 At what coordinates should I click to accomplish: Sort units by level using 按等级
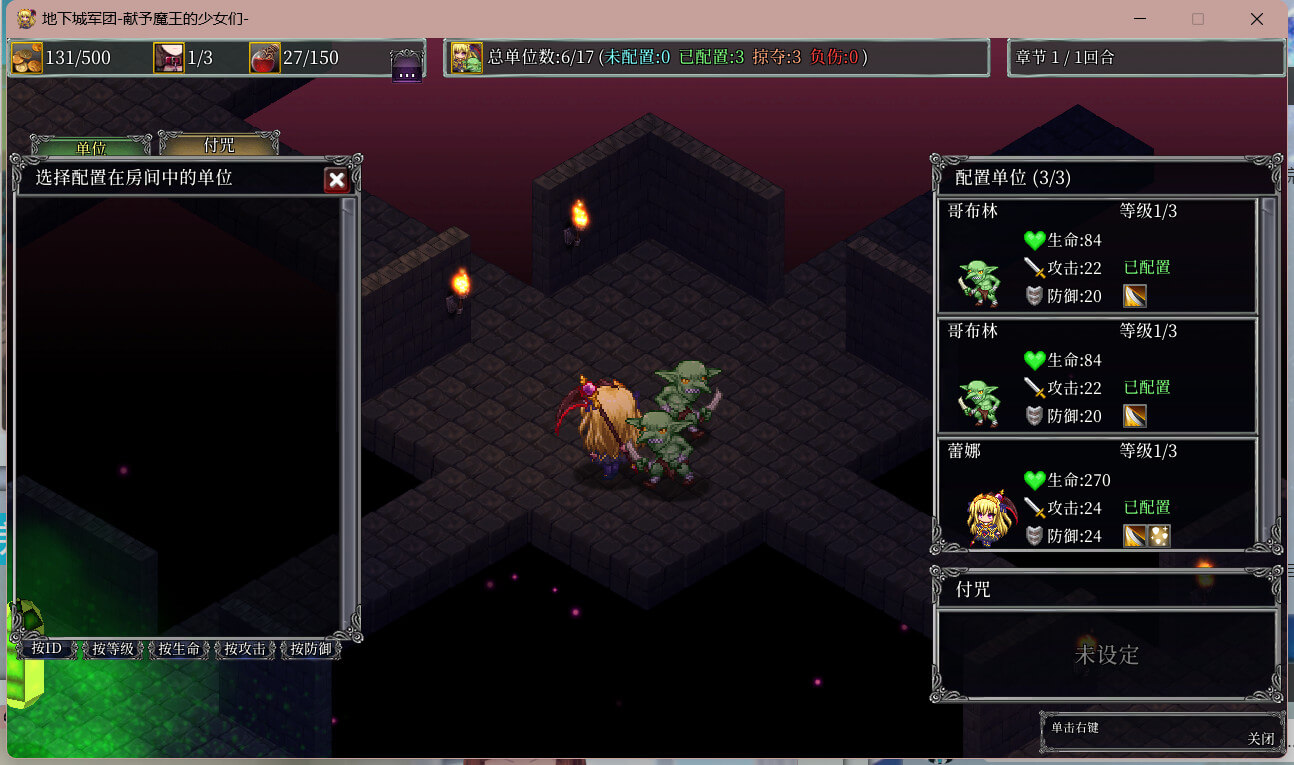(113, 649)
